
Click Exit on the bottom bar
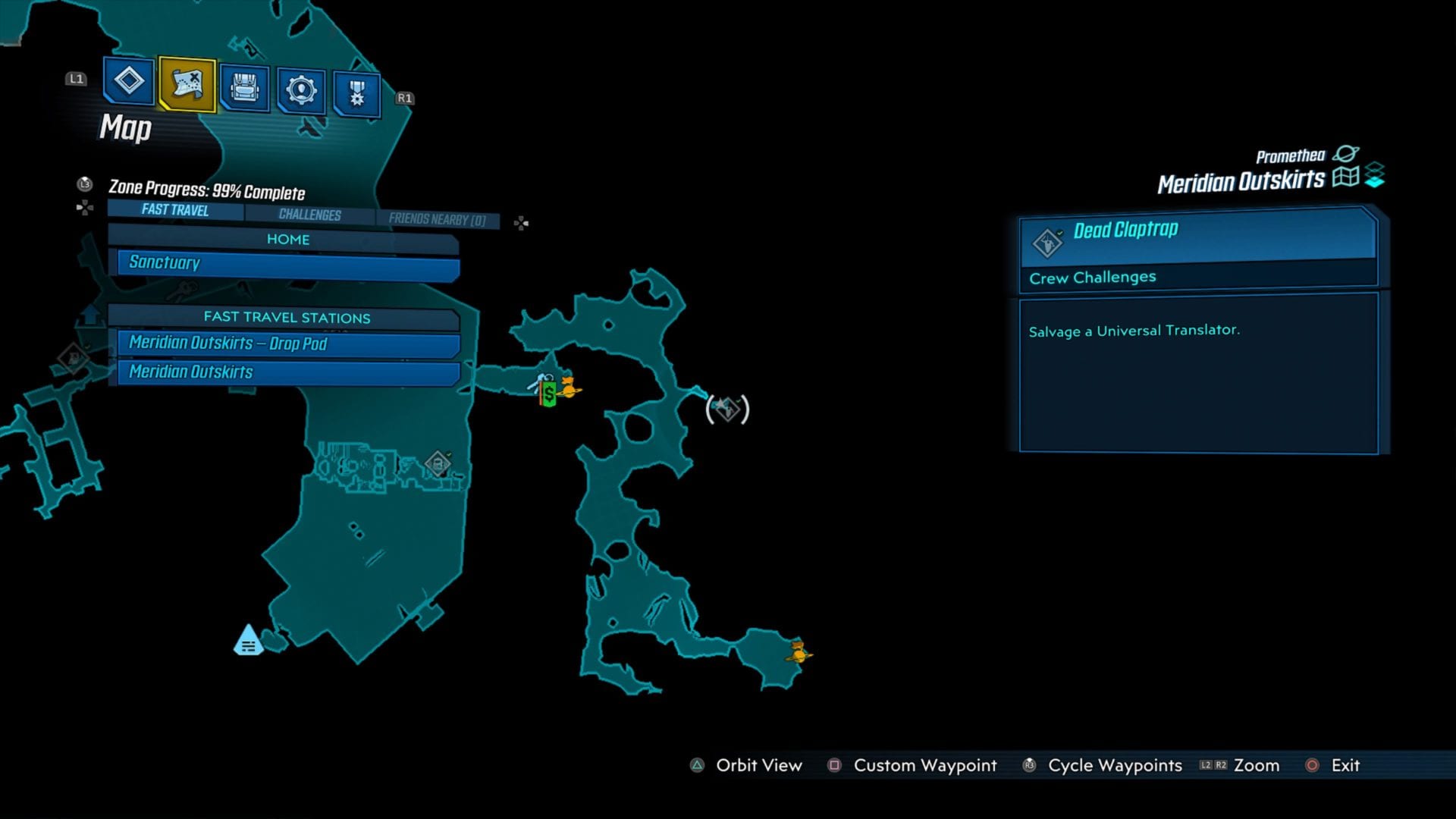1345,766
